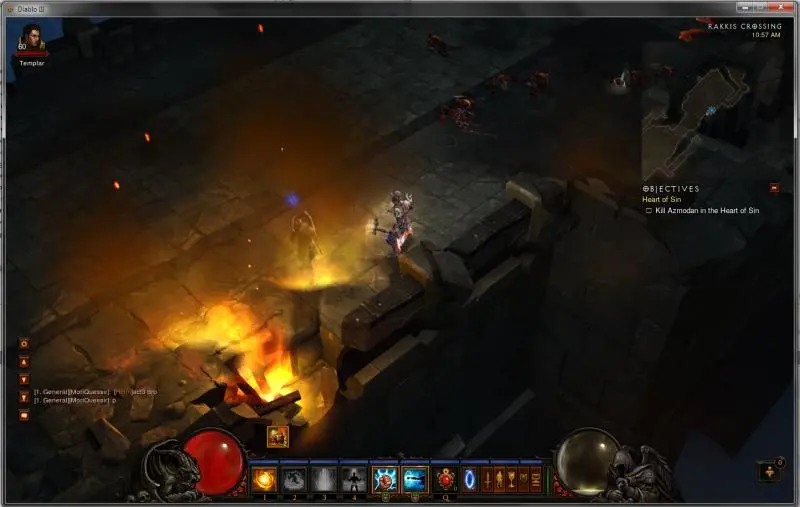Select the right mouse button blue skill icon

click(415, 480)
